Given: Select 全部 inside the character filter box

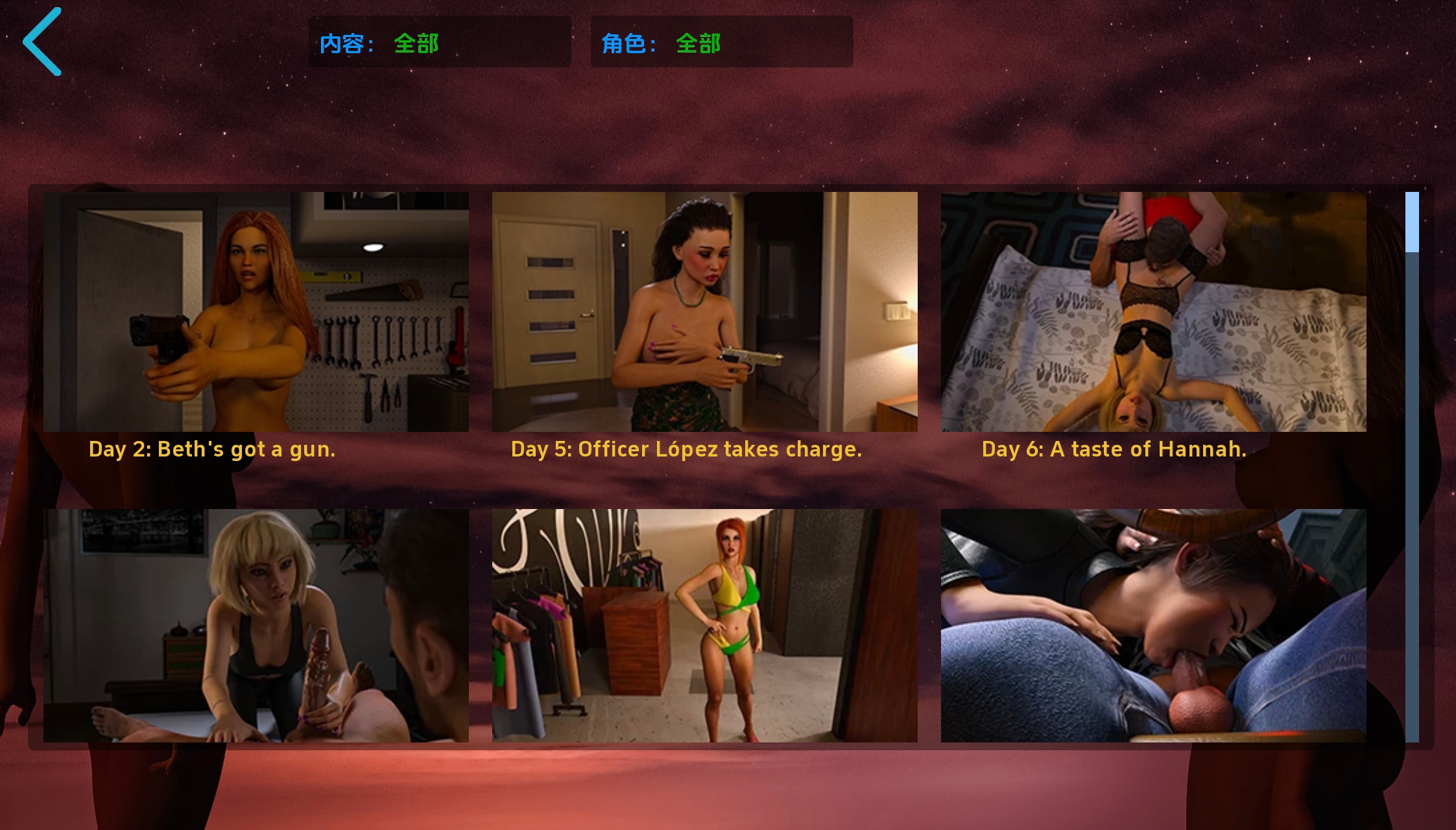Looking at the screenshot, I should click(697, 43).
